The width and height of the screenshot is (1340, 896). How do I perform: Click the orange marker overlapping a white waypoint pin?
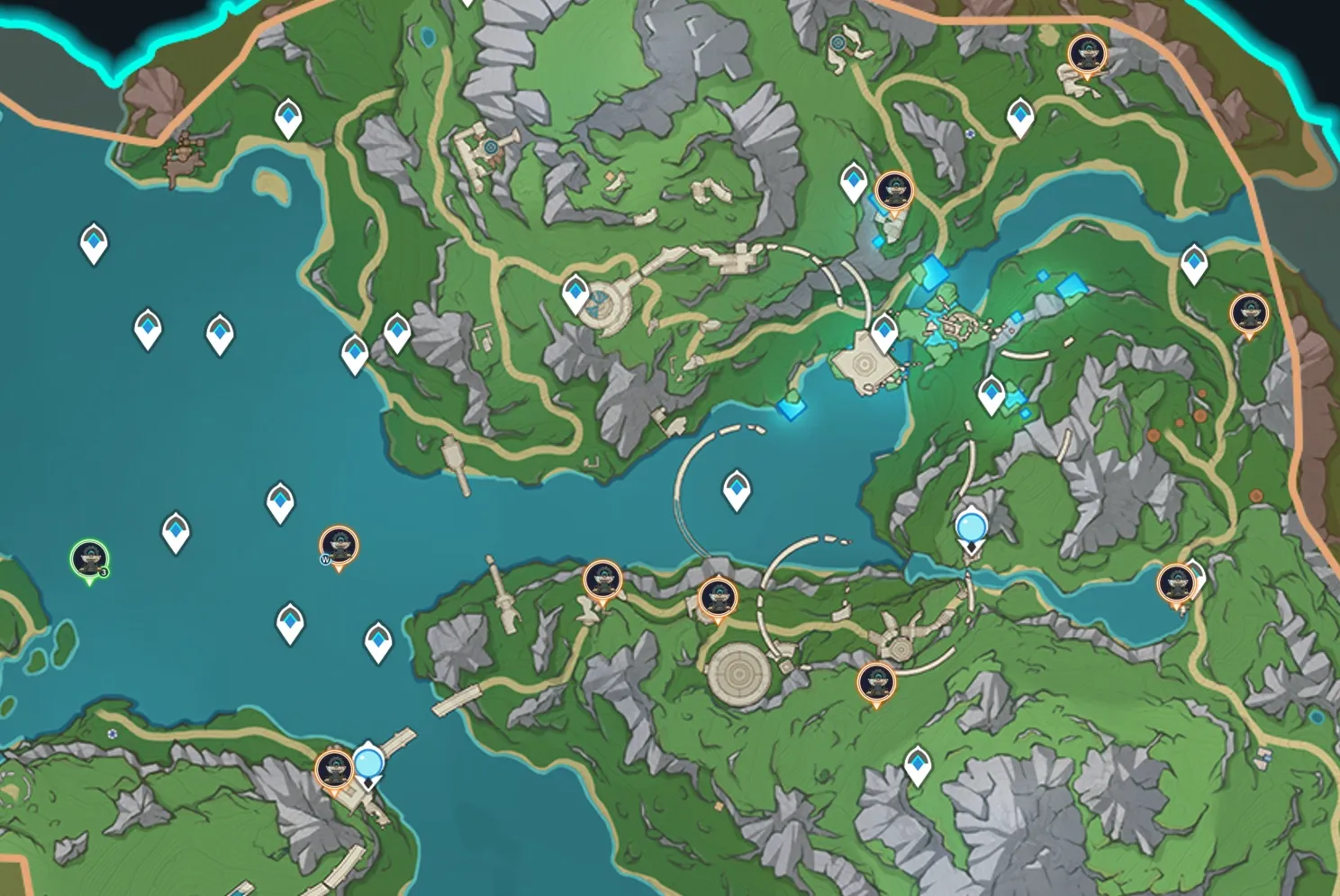coord(1176,583)
